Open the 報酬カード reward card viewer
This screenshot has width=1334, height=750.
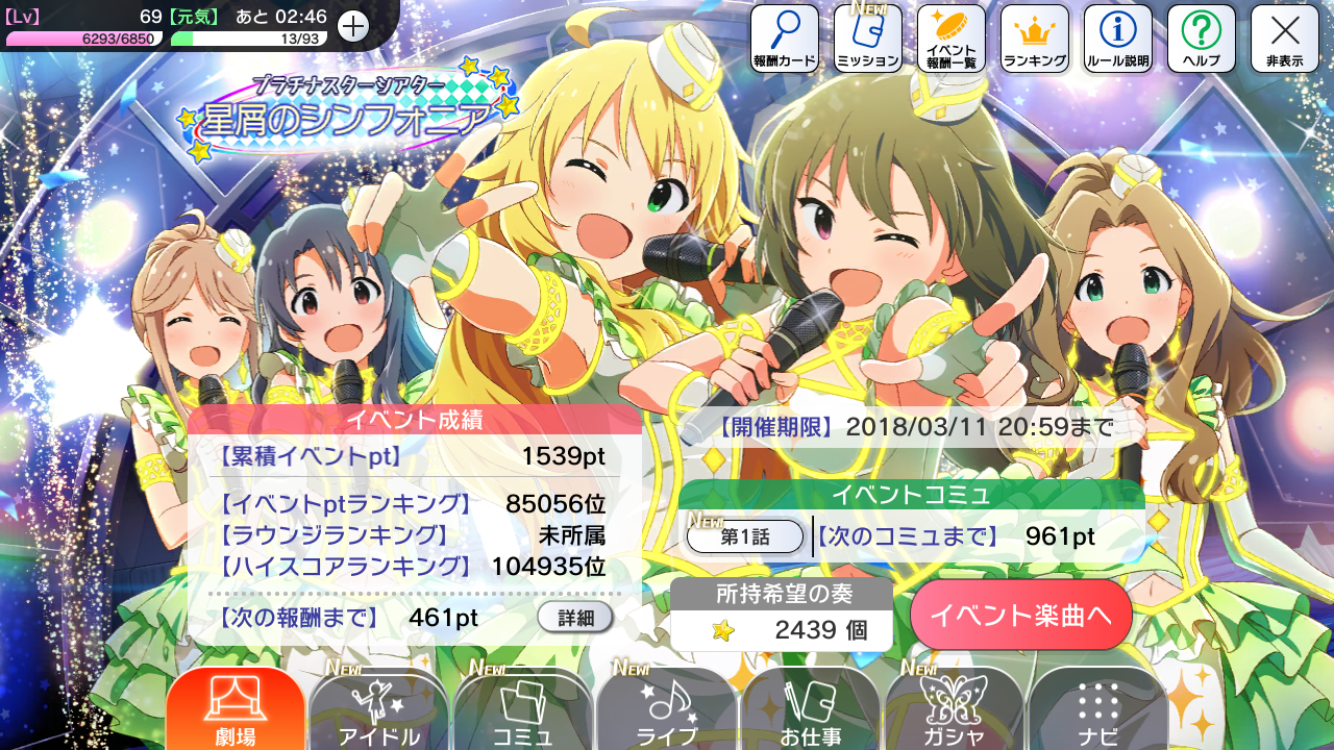[x=784, y=38]
